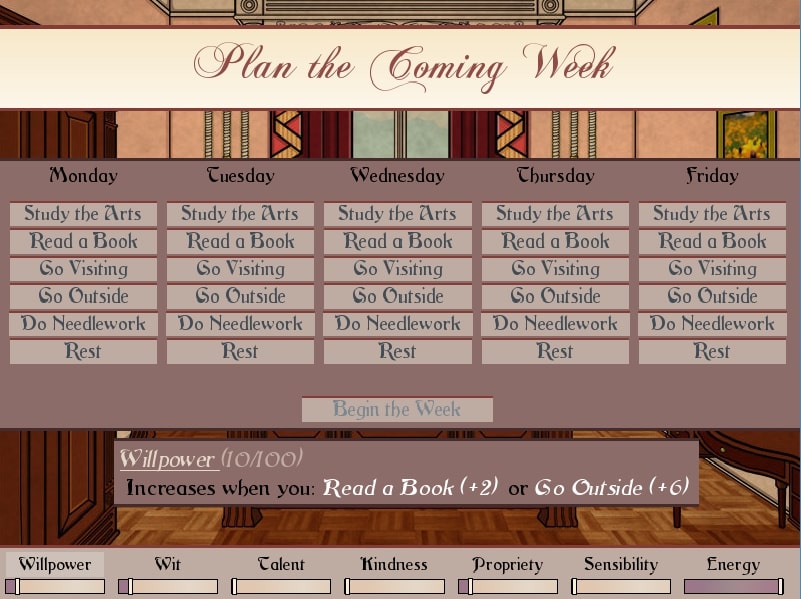Click the Begin the Week button
Screen dimensions: 801x599
(397, 409)
